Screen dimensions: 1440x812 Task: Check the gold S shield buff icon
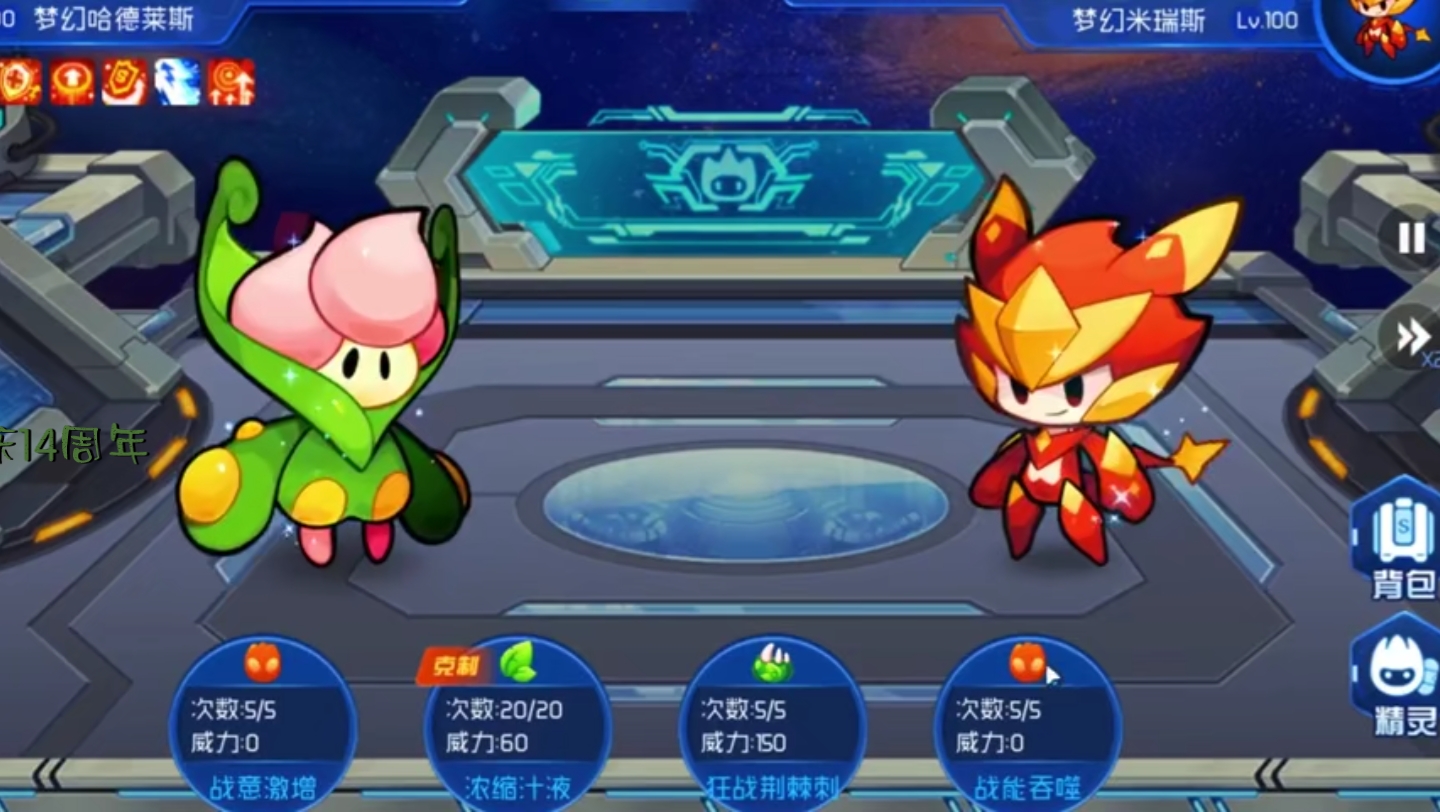(124, 82)
